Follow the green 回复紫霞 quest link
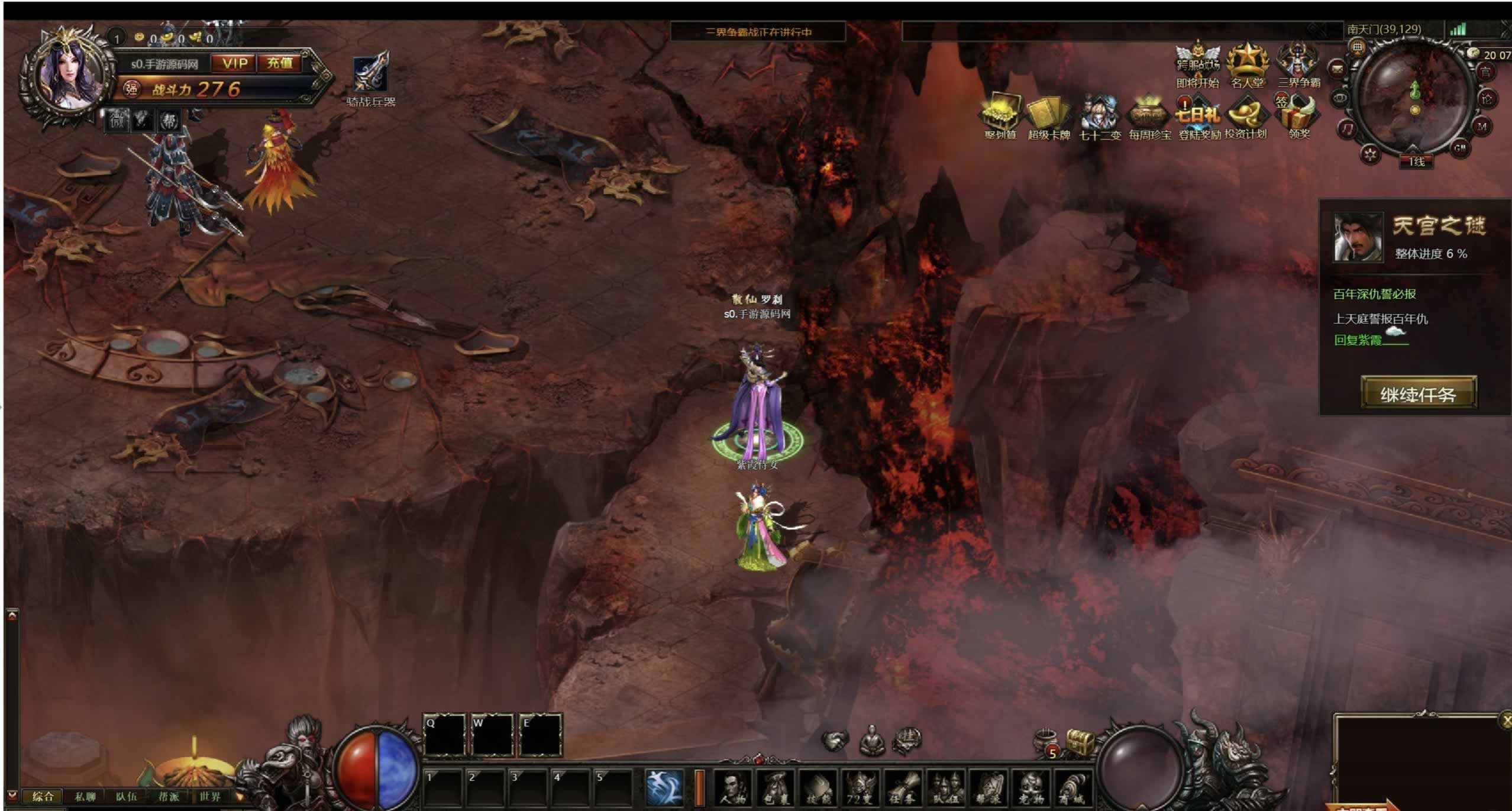The image size is (1512, 811). (x=1358, y=340)
